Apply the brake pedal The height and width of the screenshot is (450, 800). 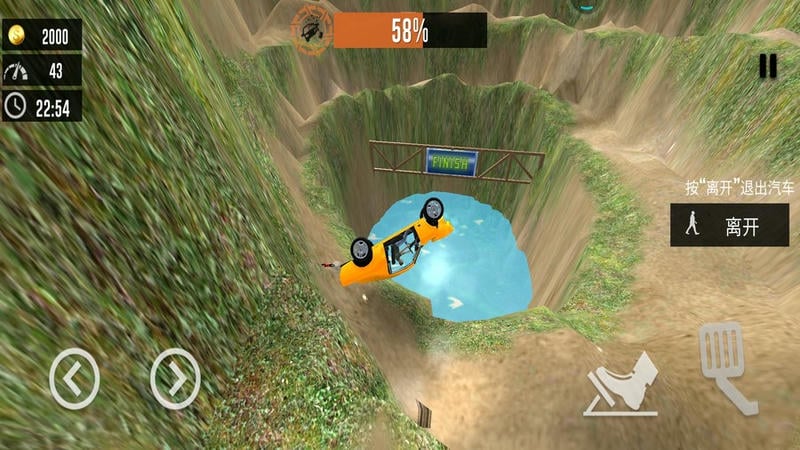point(621,384)
